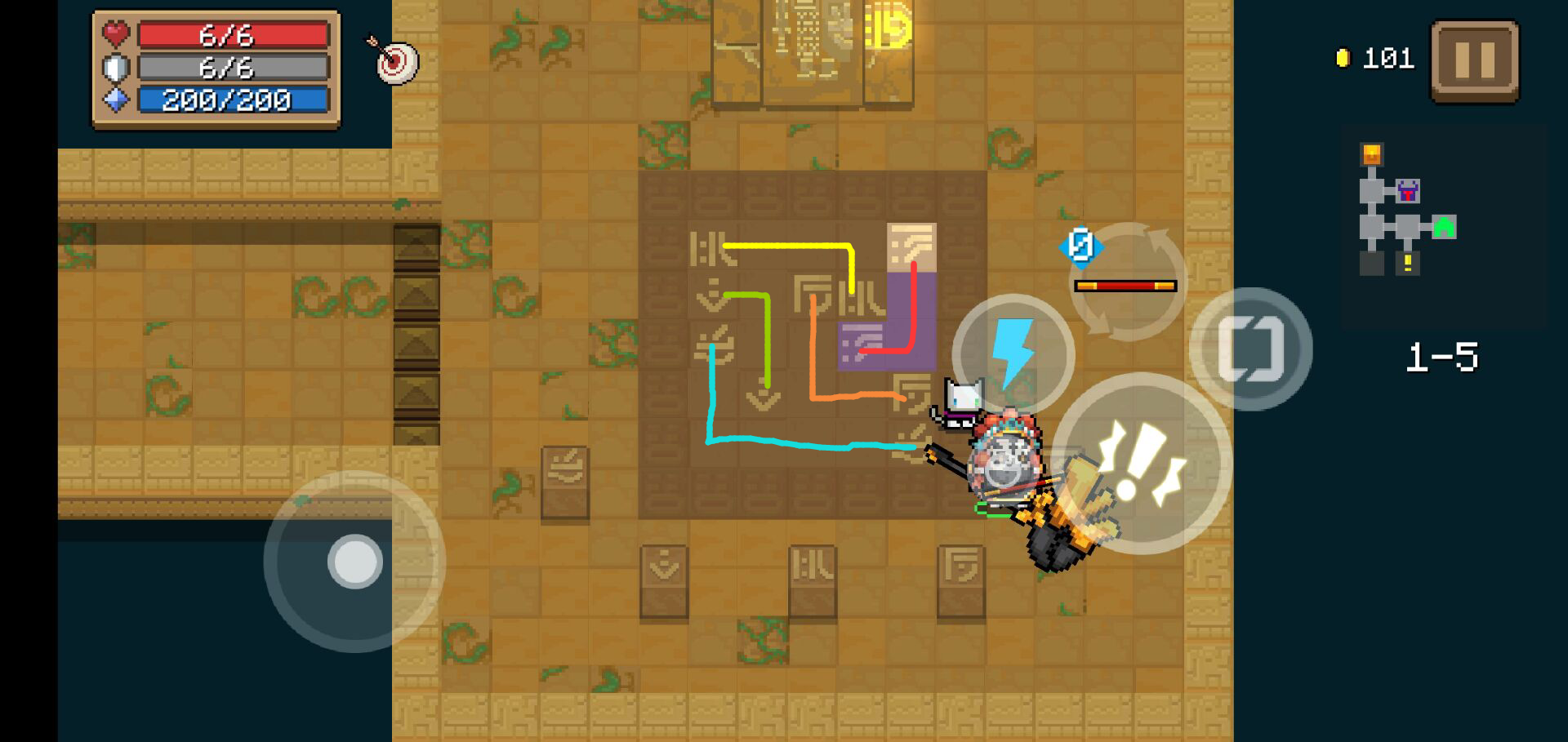Tap the attack button

coord(1140,463)
